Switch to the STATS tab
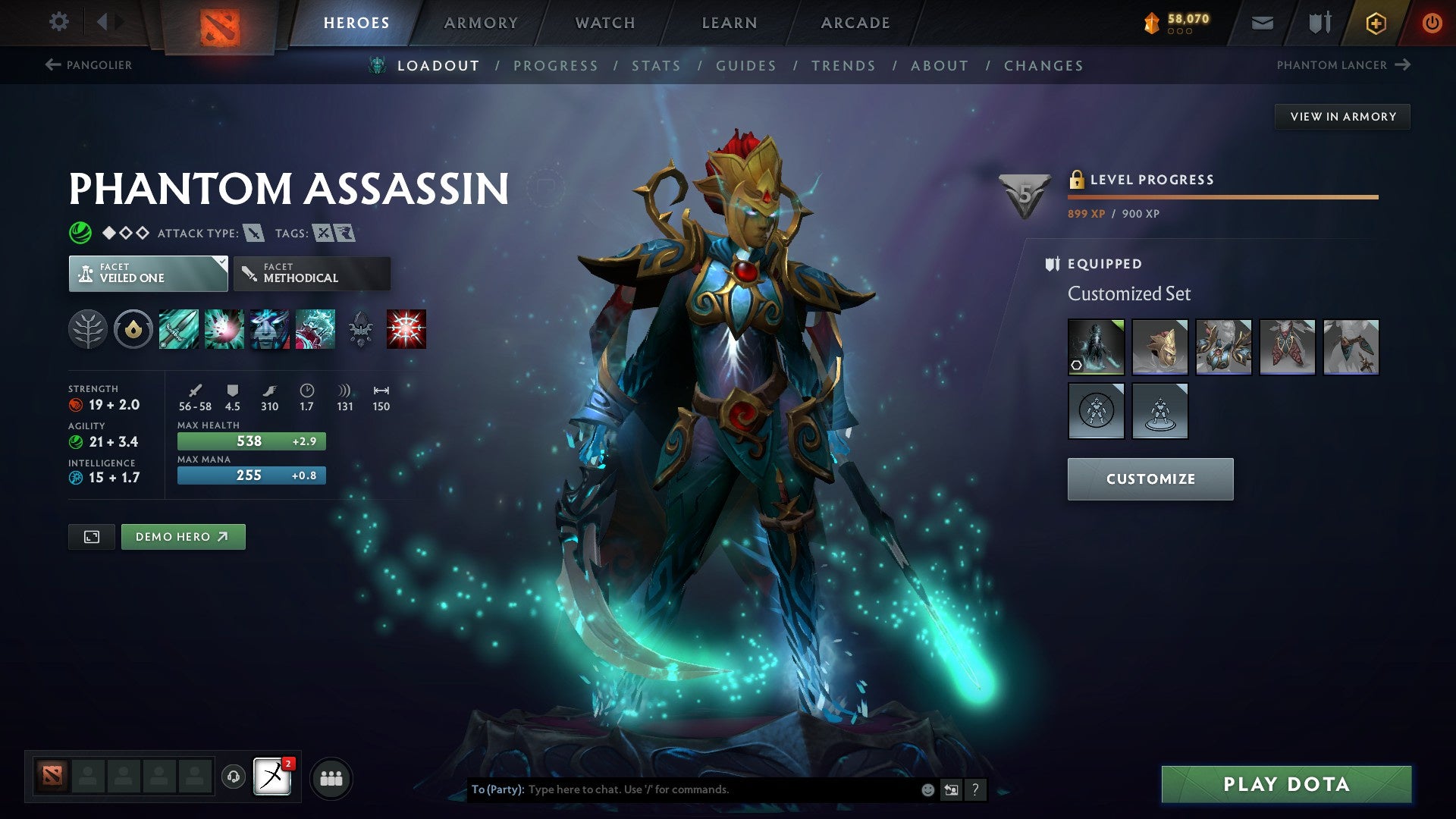Image resolution: width=1456 pixels, height=819 pixels. pyautogui.click(x=656, y=66)
